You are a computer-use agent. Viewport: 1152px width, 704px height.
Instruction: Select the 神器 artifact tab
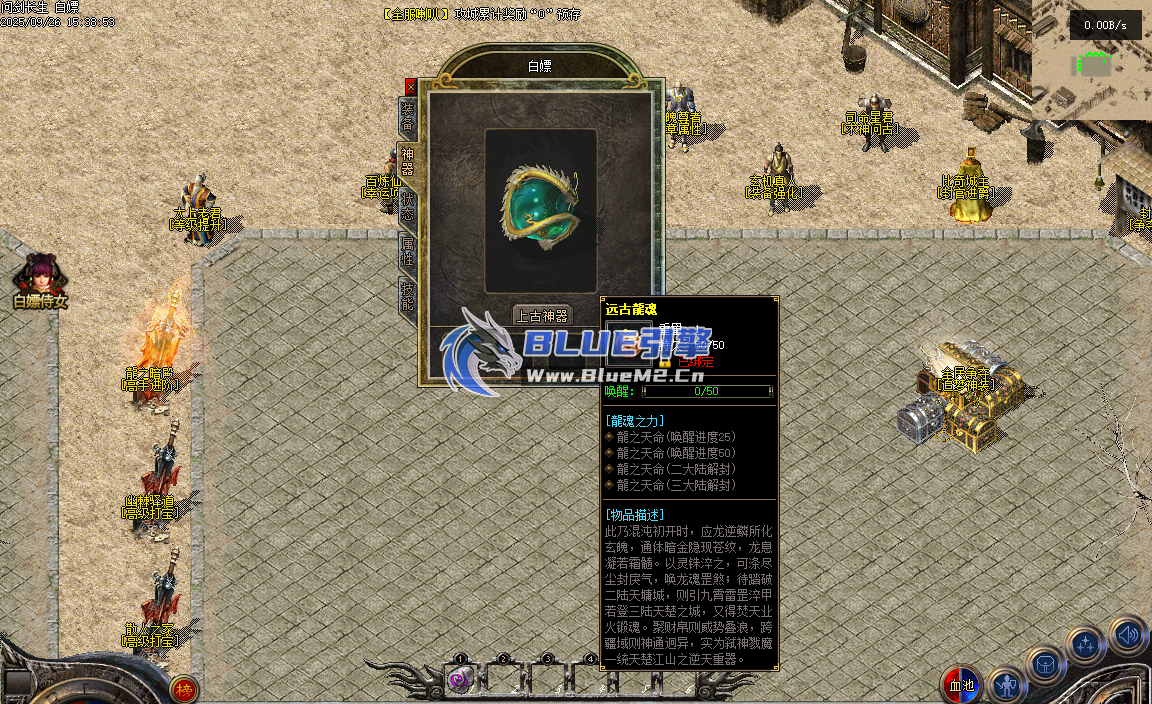[408, 163]
